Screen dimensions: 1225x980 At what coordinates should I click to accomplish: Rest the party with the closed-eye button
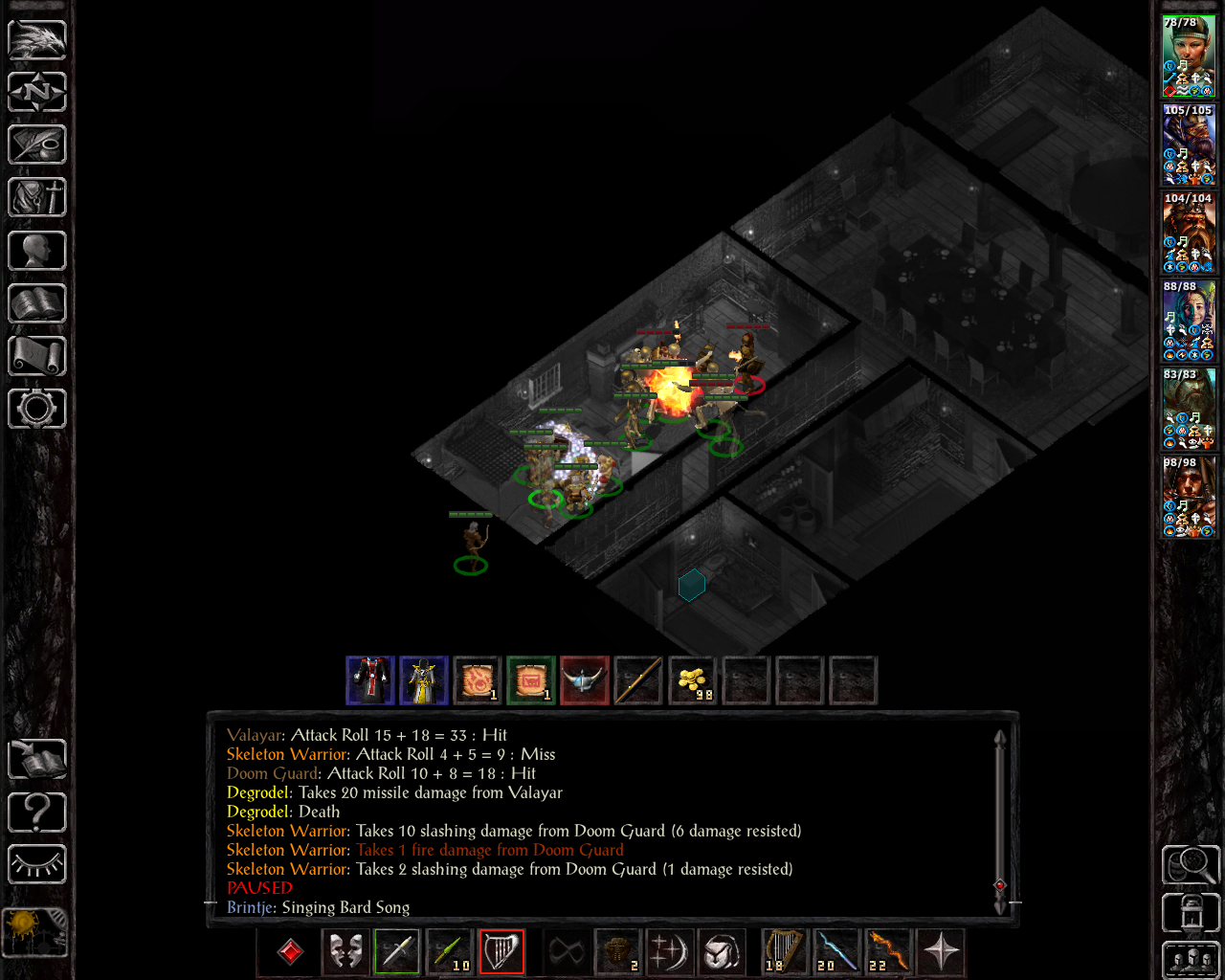pyautogui.click(x=37, y=864)
